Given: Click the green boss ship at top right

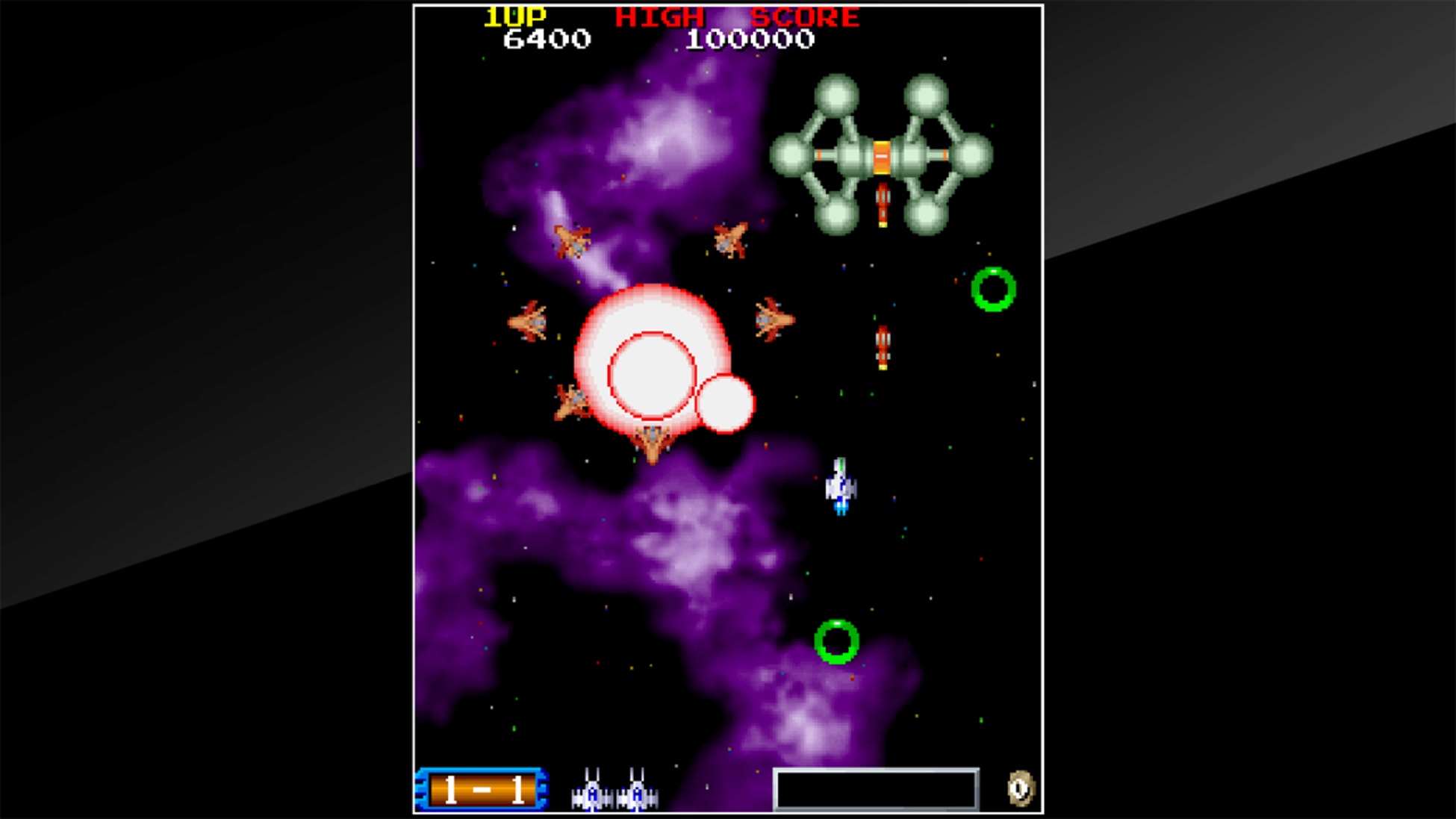Looking at the screenshot, I should [881, 153].
